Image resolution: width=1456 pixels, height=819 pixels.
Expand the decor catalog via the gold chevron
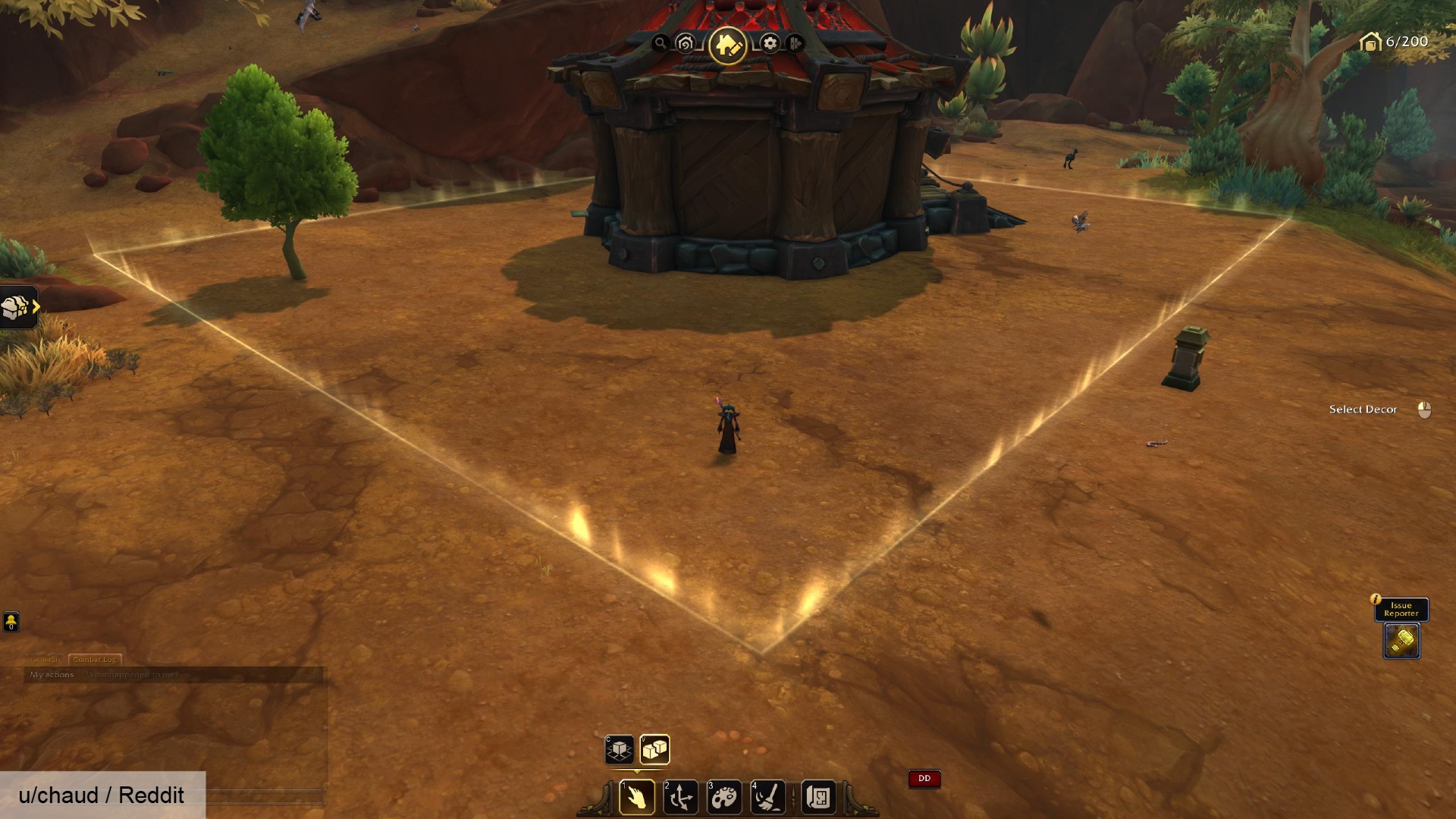click(35, 306)
